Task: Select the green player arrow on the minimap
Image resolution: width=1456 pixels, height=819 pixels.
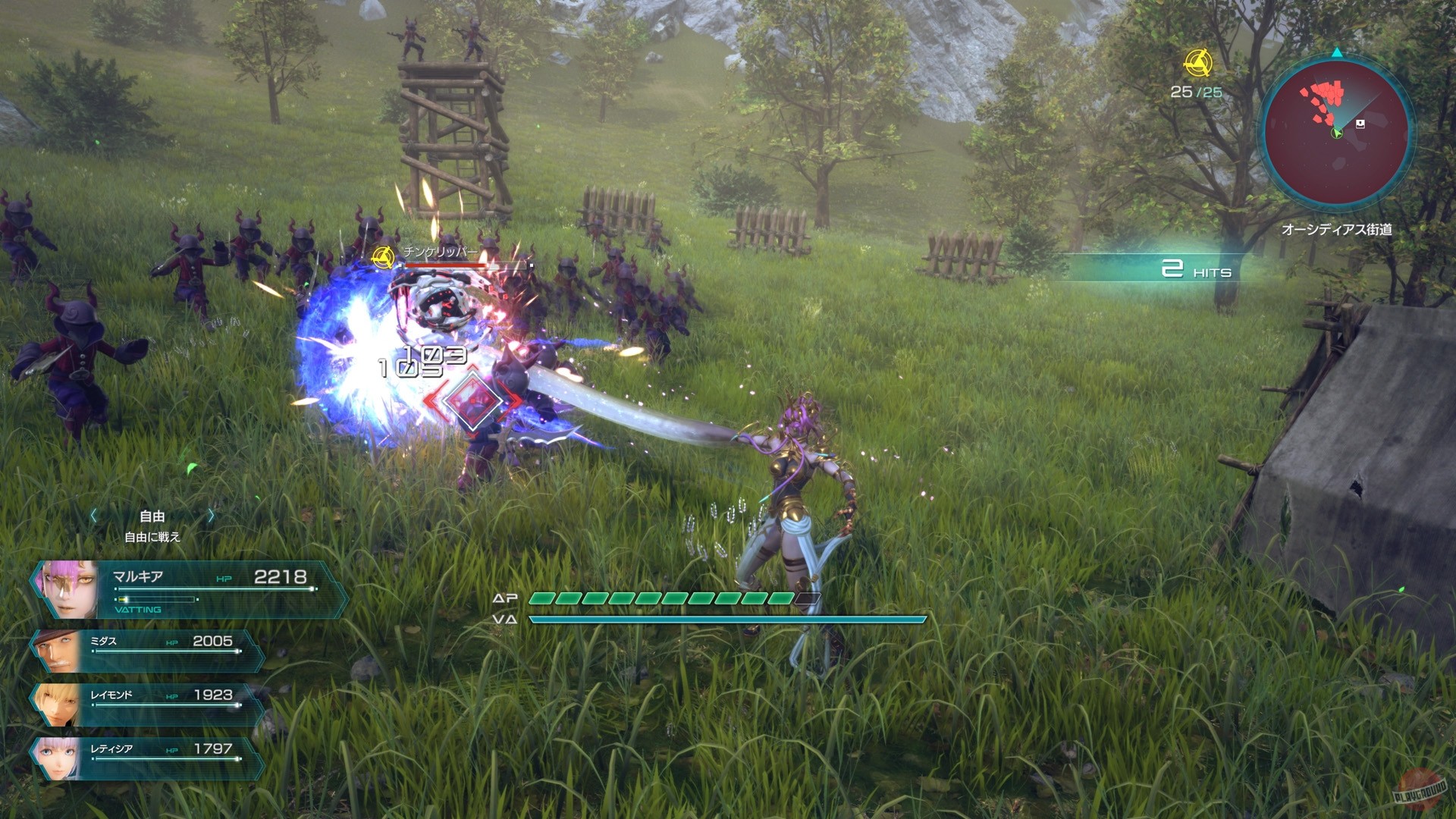Action: coord(1337,133)
